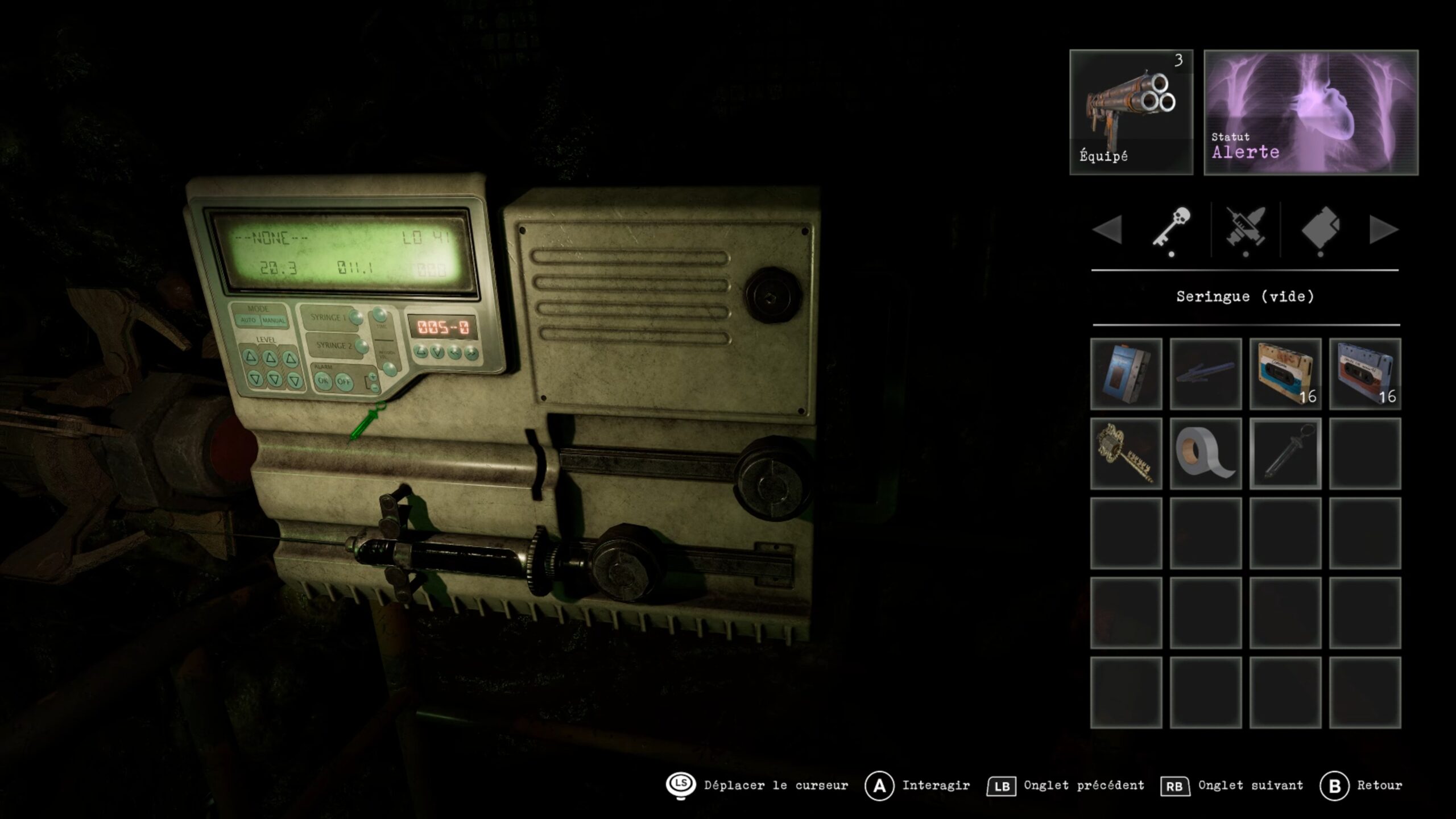
Task: Open the documents tab with paper icon
Action: tap(1320, 229)
